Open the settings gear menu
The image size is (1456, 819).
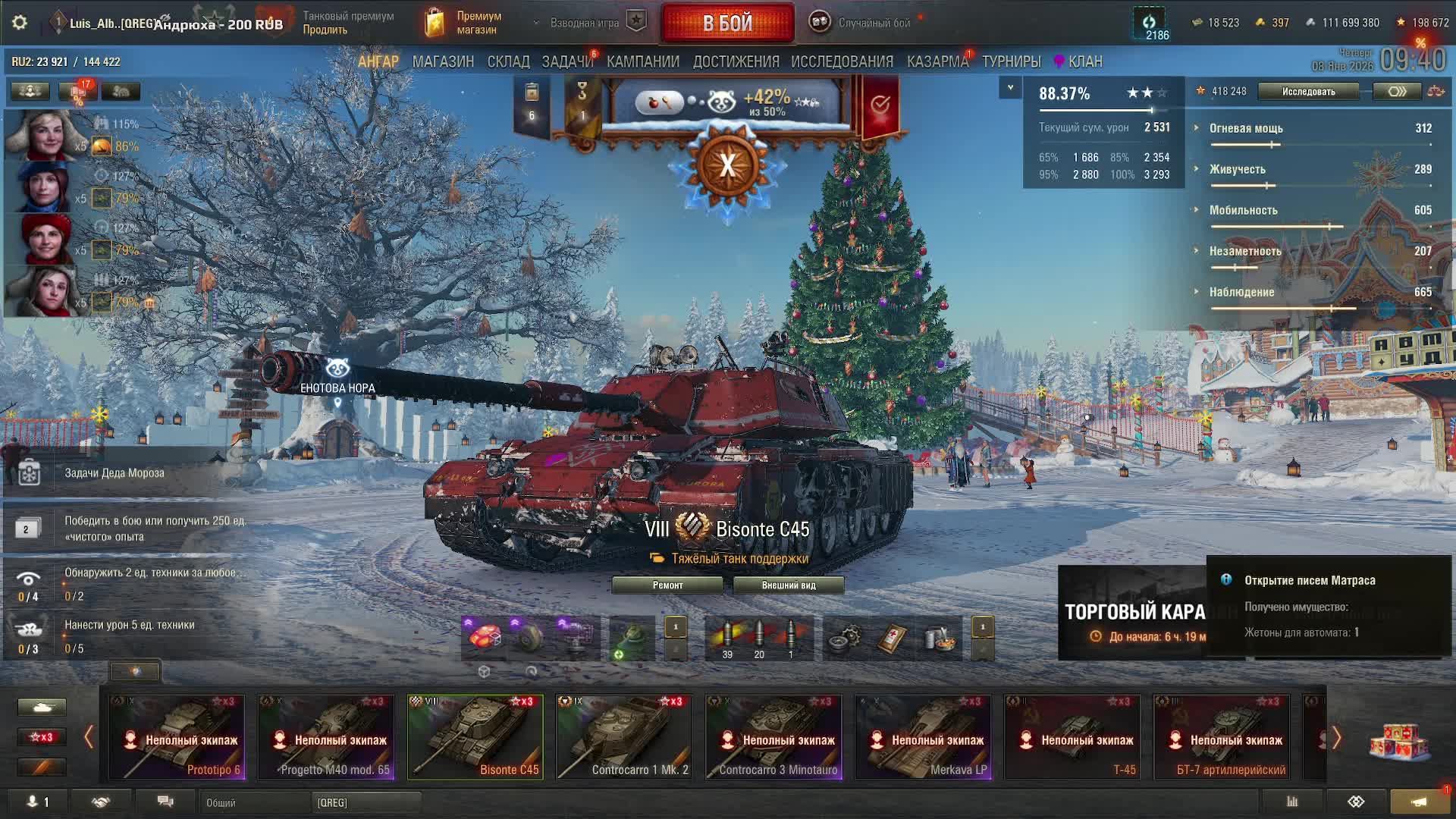20,23
